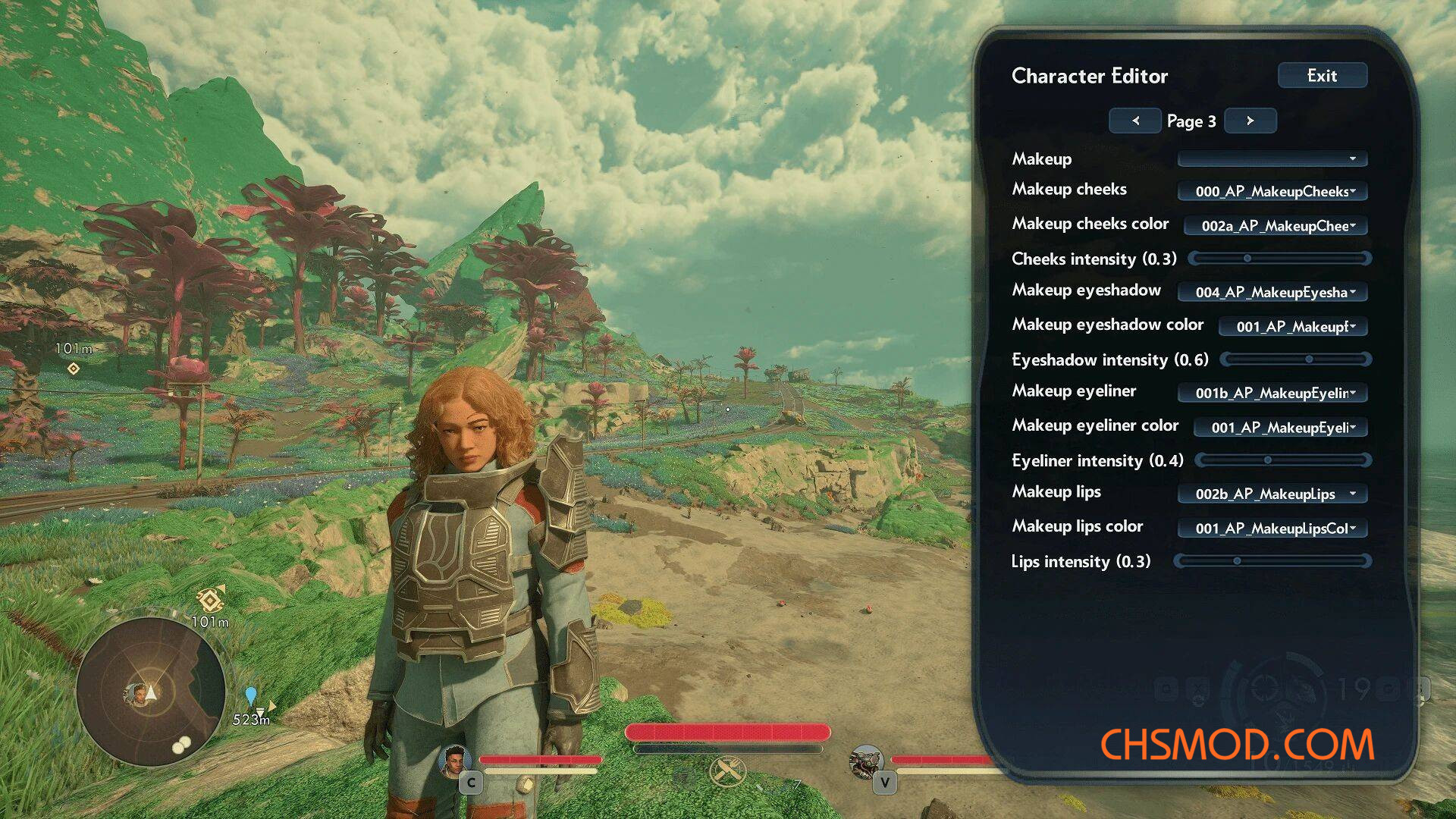Open the Makeup lips dropdown
Screen dimensions: 1456x819
coord(1272,494)
